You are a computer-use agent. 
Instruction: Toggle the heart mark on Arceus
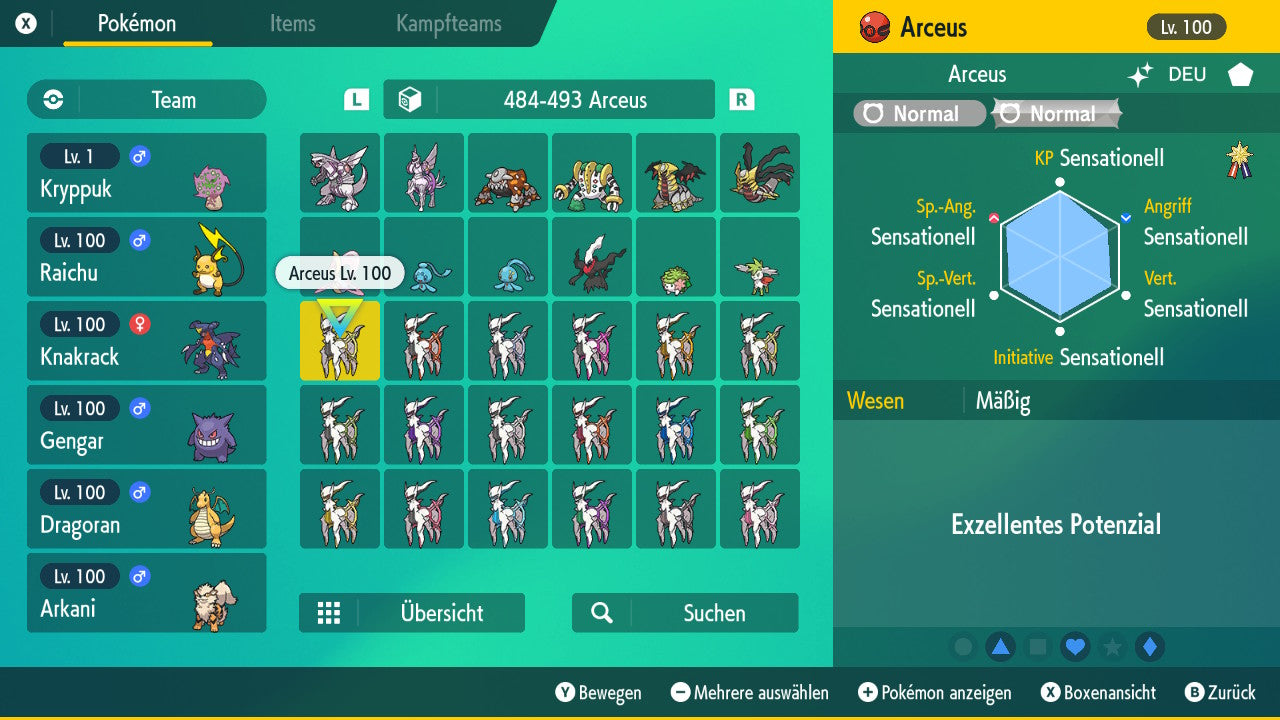pos(1074,647)
